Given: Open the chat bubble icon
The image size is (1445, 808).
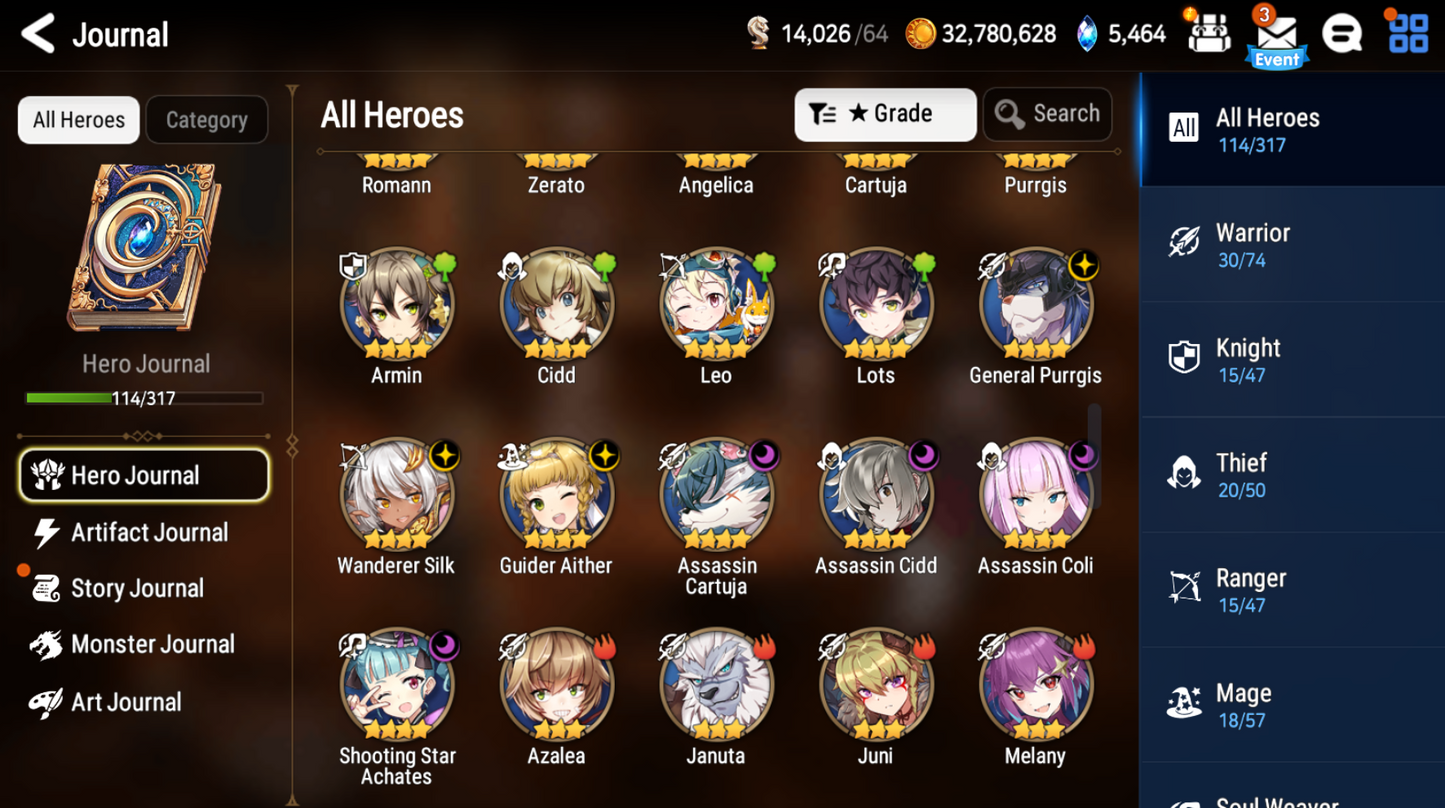Looking at the screenshot, I should click(1342, 33).
